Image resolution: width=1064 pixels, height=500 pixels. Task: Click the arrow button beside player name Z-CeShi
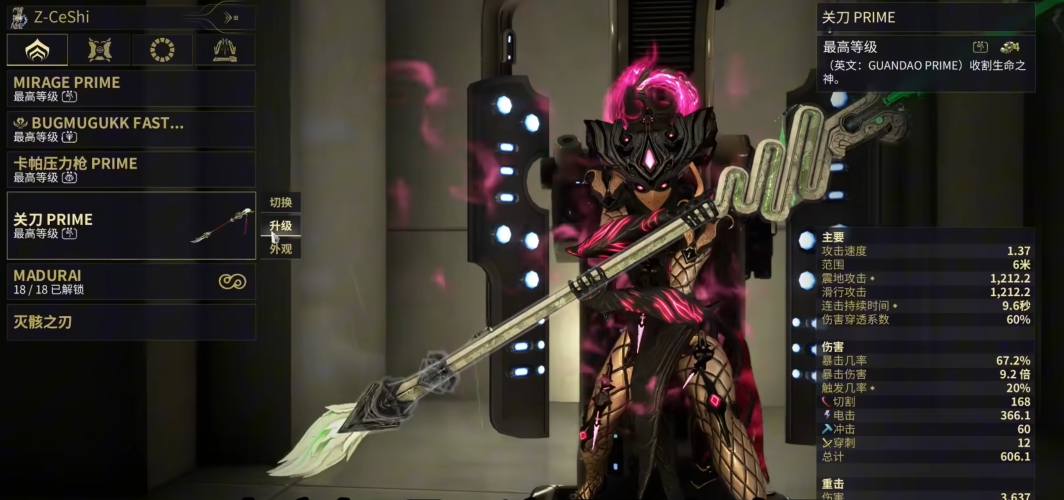pos(230,17)
